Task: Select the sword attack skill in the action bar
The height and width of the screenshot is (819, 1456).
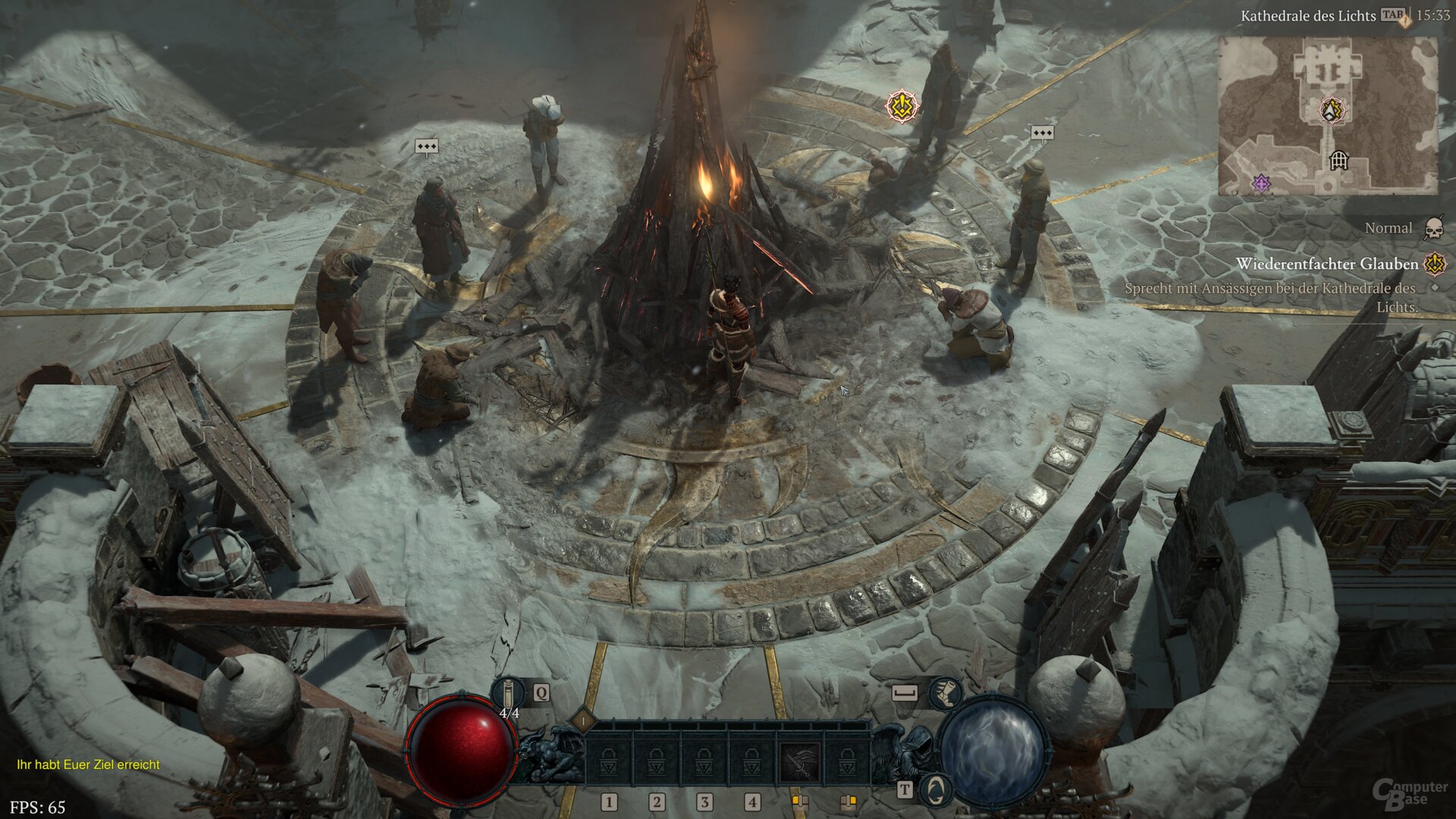Action: coord(800,761)
